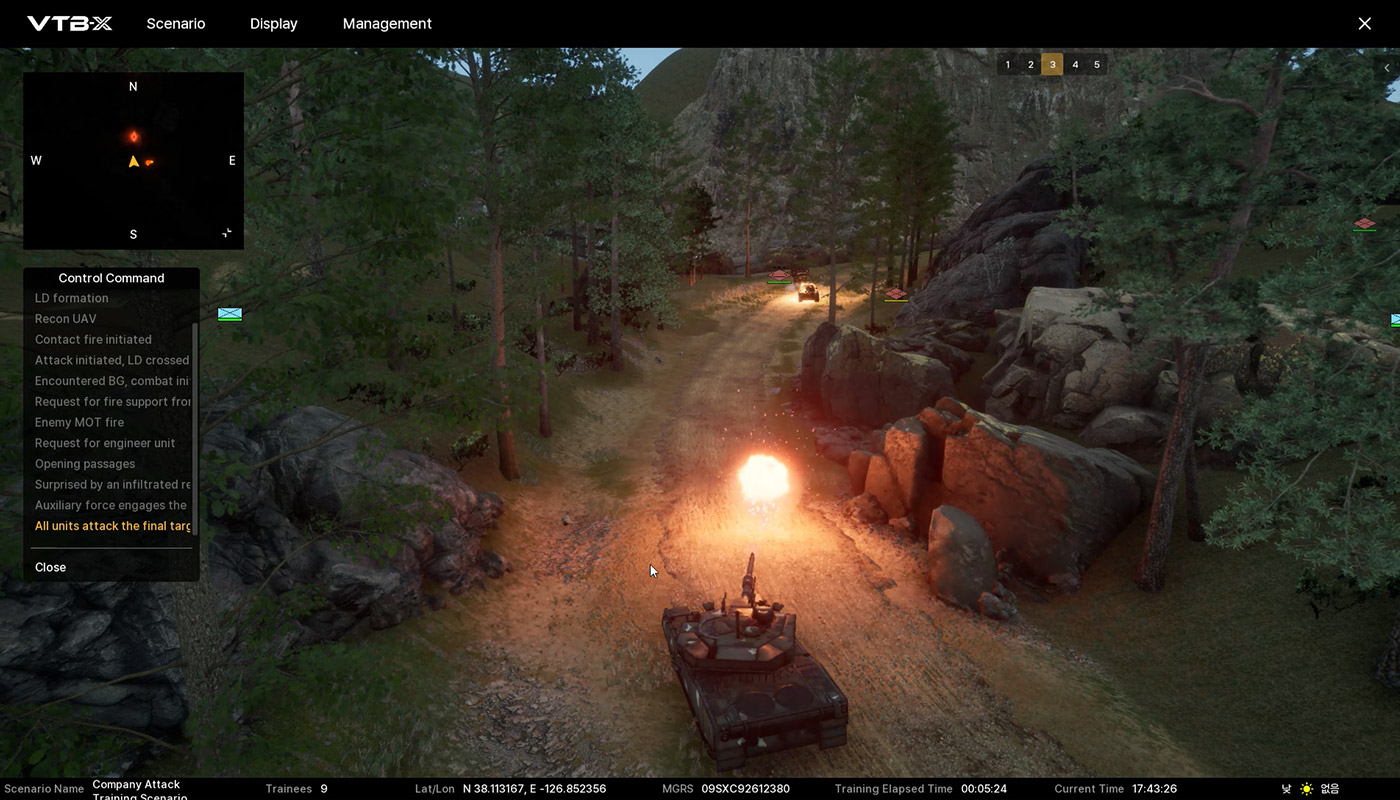Click the compass minimap
The width and height of the screenshot is (1400, 800).
133,160
